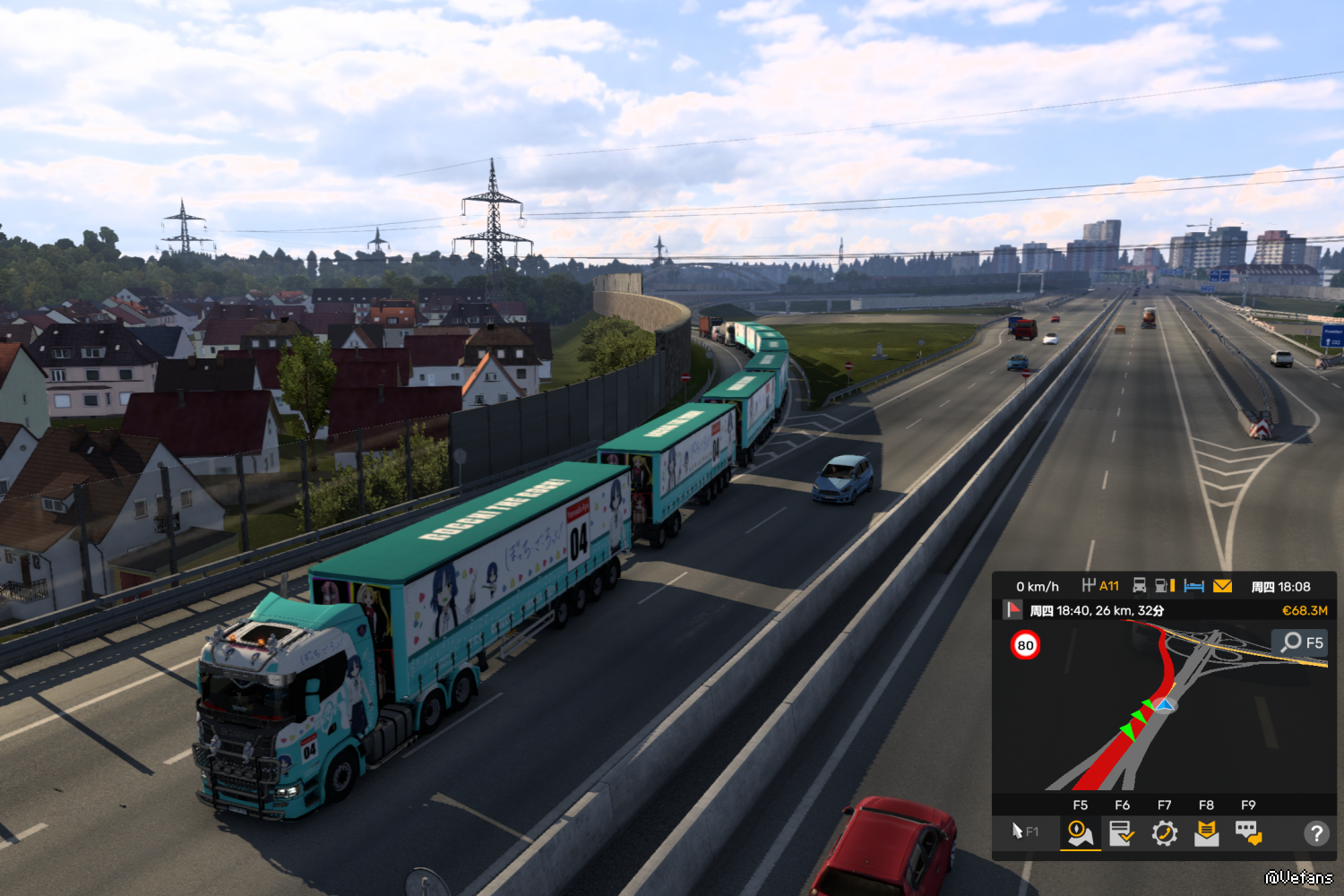This screenshot has height=896, width=1344.
Task: Switch to the current job info tab
Action: click(1122, 833)
